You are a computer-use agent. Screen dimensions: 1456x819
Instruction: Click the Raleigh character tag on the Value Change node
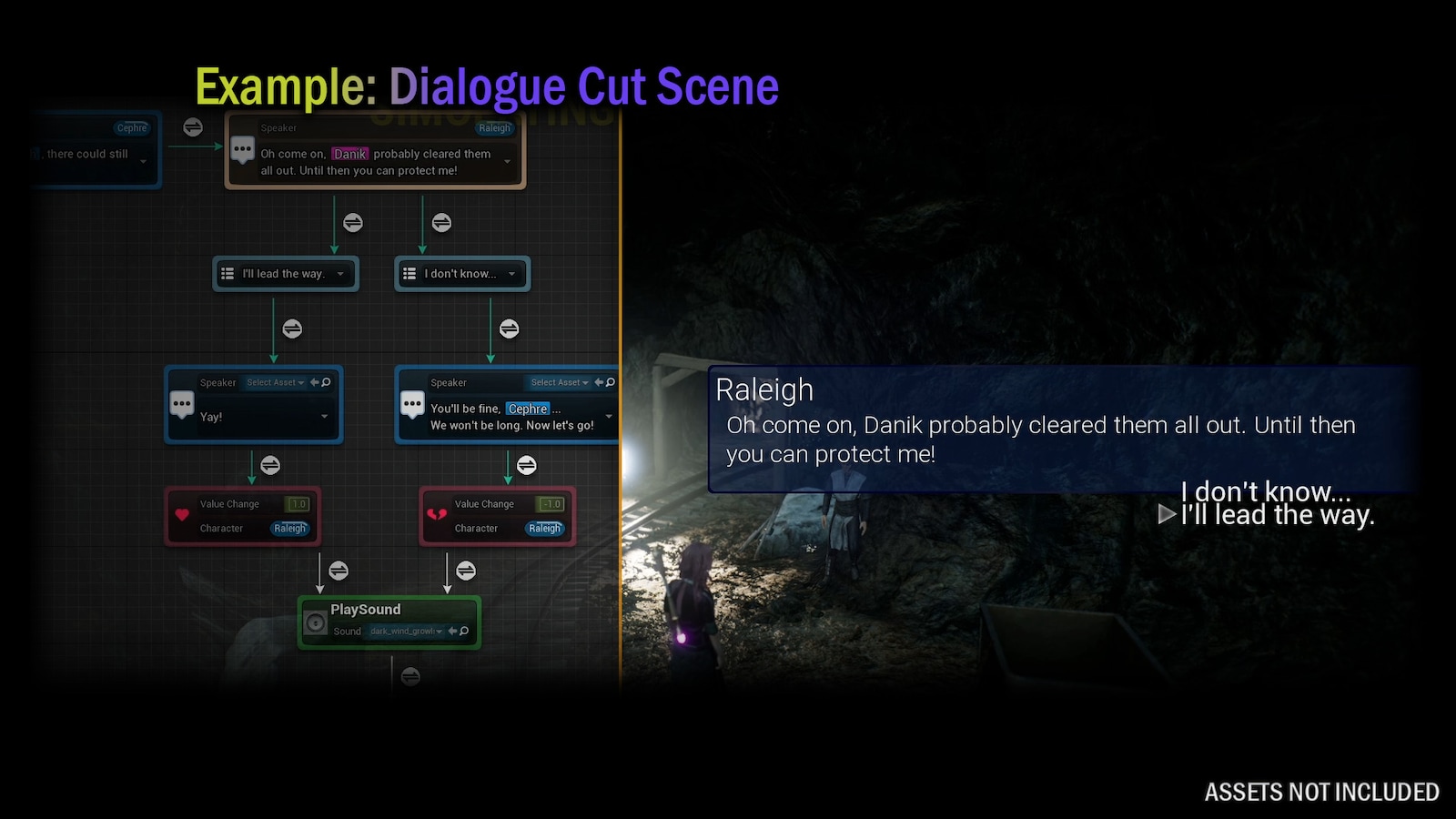click(289, 529)
